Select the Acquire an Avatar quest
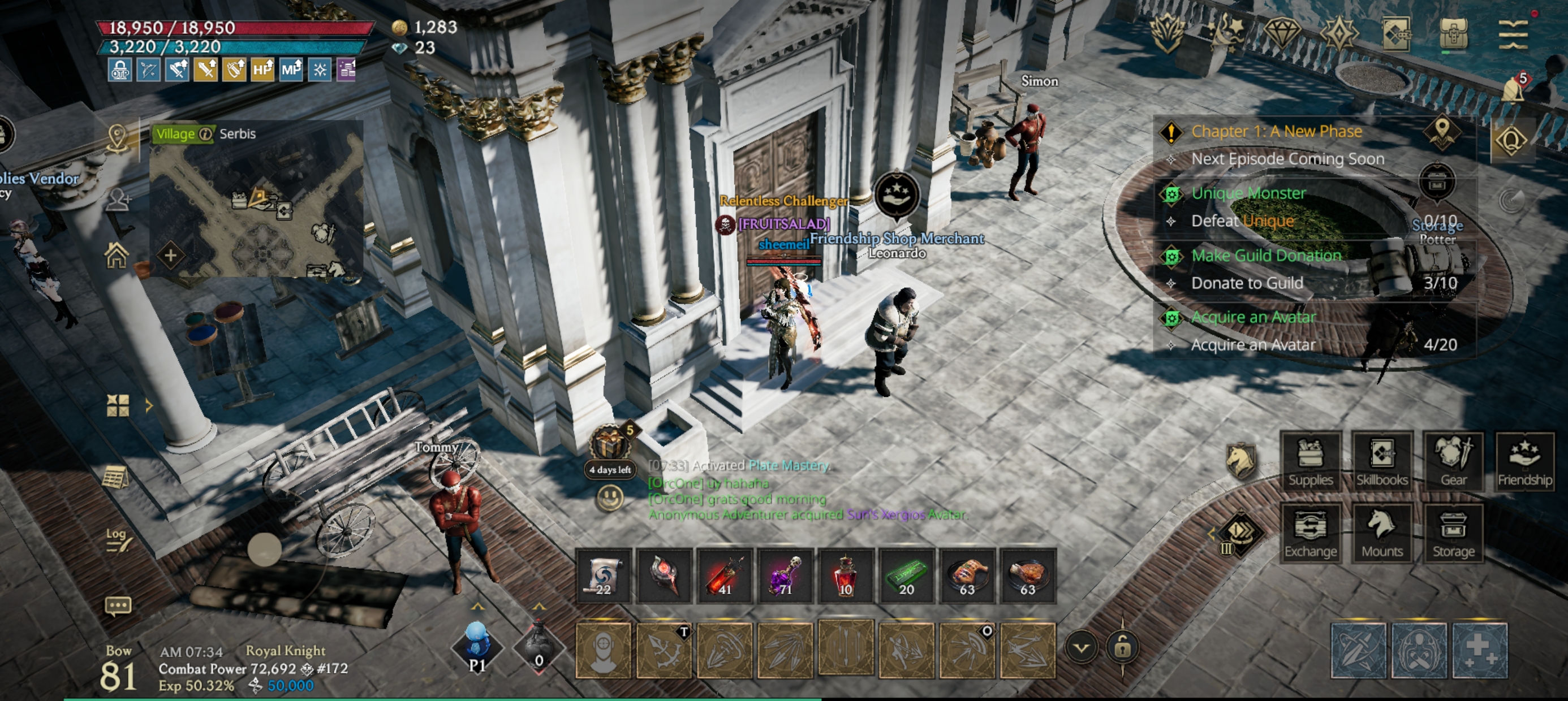1568x701 pixels. pyautogui.click(x=1253, y=318)
